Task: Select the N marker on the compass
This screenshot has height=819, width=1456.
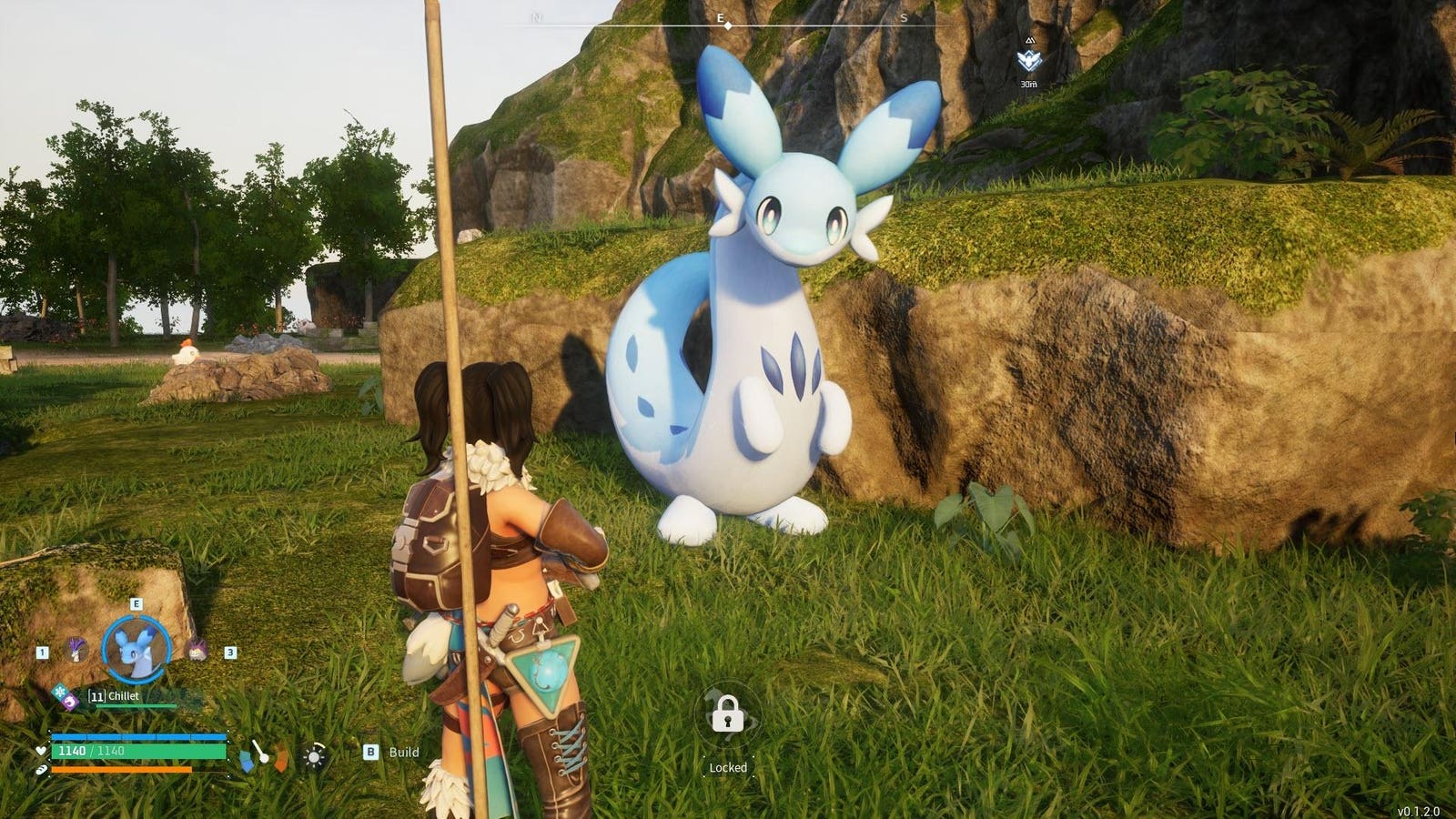Action: [x=536, y=17]
